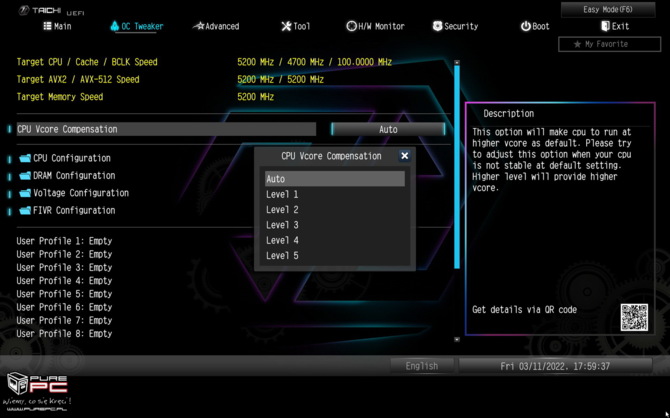Go to the Security tab
This screenshot has width=670, height=418.
[x=455, y=26]
